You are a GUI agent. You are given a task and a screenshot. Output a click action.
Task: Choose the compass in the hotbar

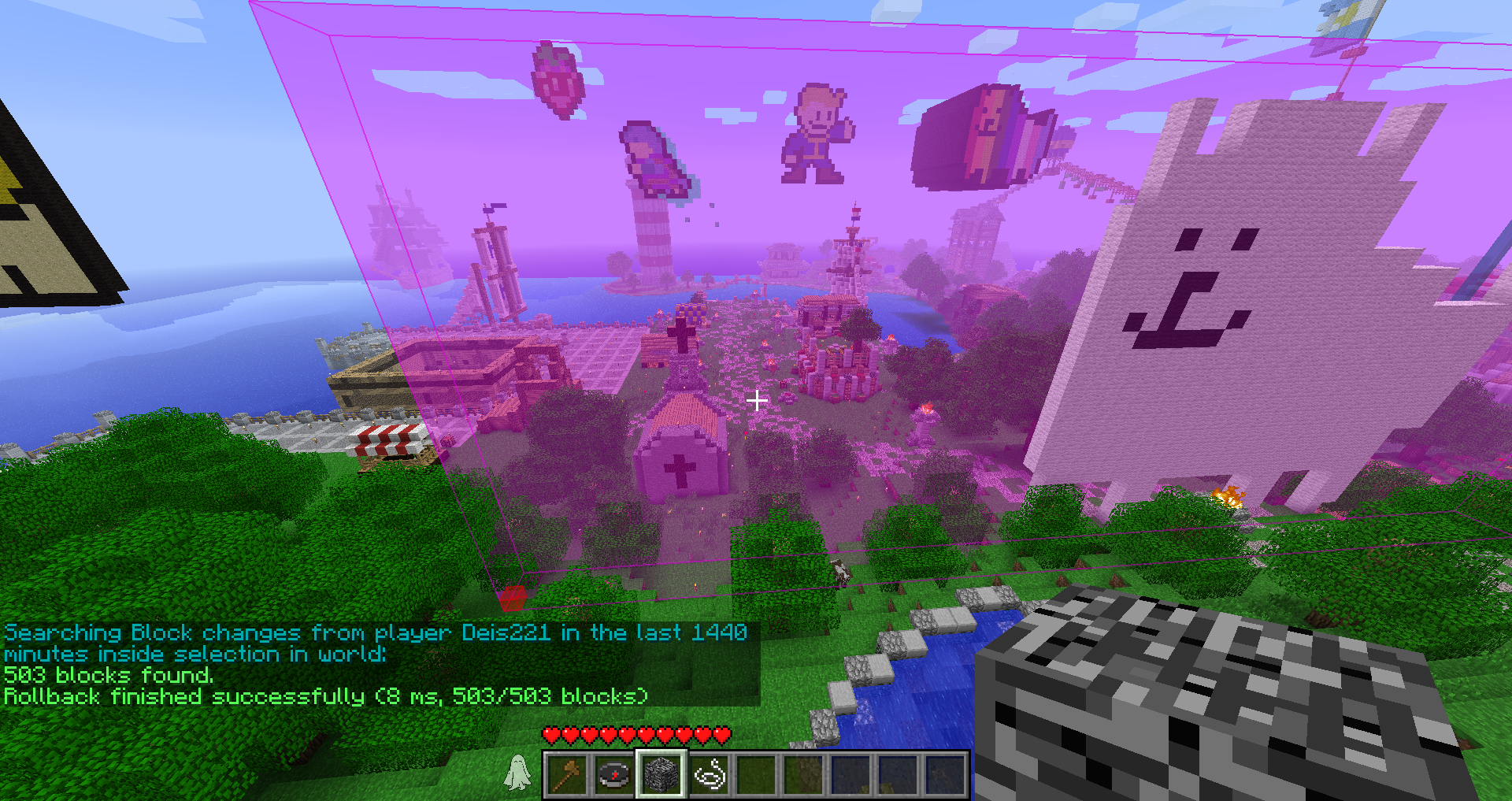tap(614, 774)
